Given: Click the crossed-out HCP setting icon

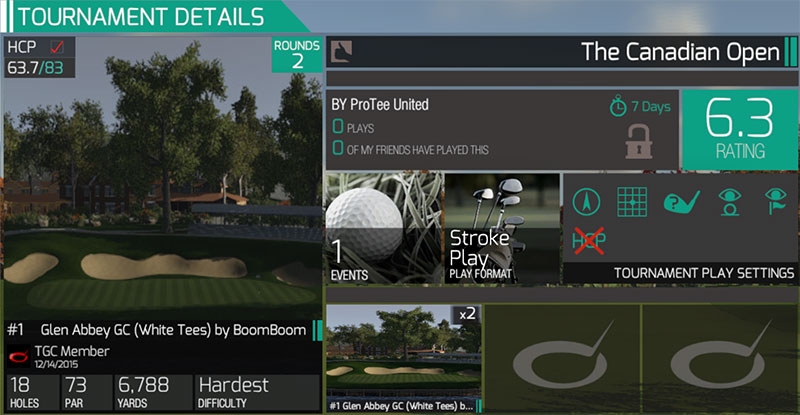Looking at the screenshot, I should [x=585, y=240].
